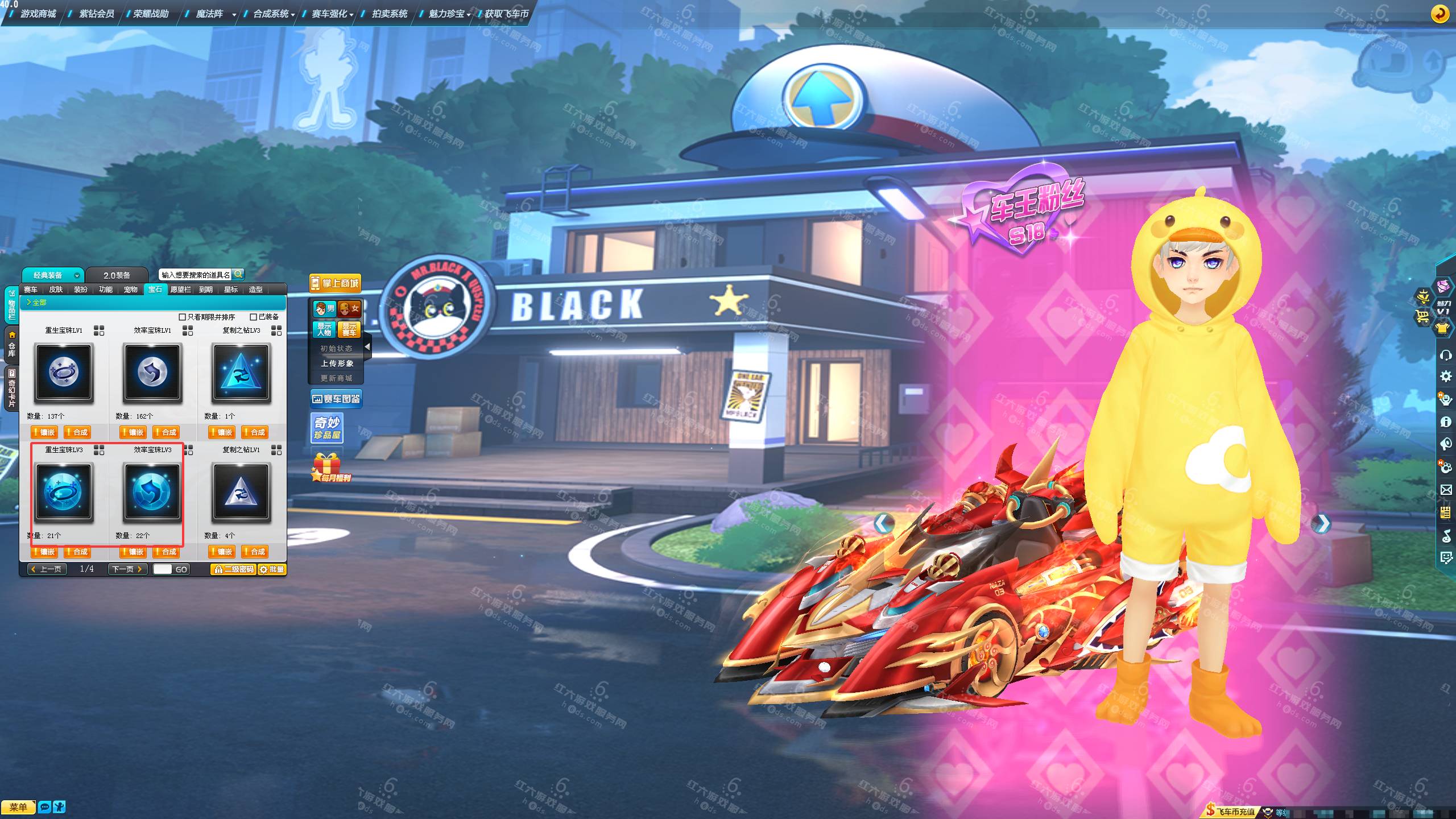Open the 仓库 warehouse side tab
This screenshot has width=1456, height=819.
tap(11, 345)
